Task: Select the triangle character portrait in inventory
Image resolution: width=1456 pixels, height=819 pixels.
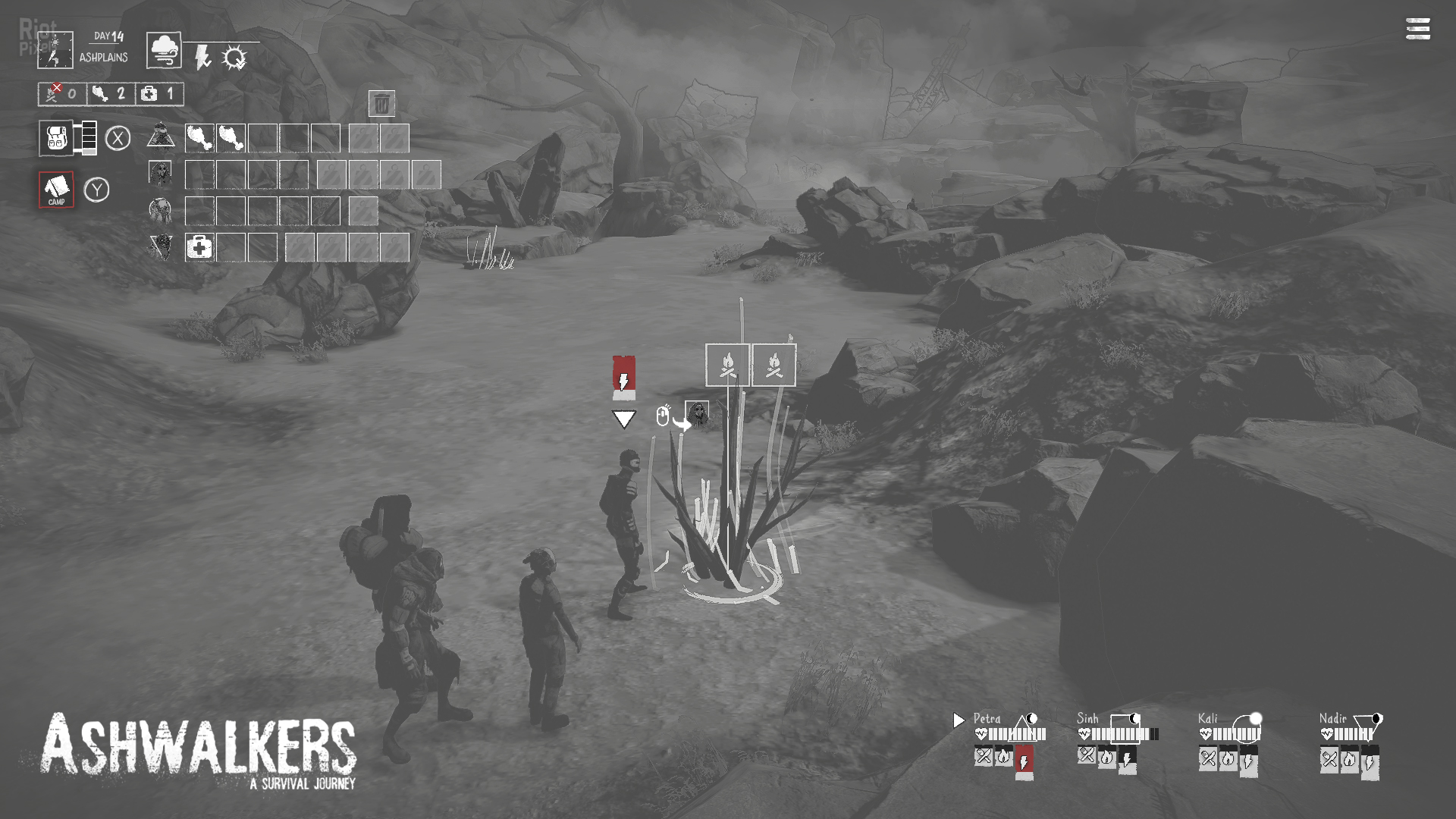Action: point(161,137)
